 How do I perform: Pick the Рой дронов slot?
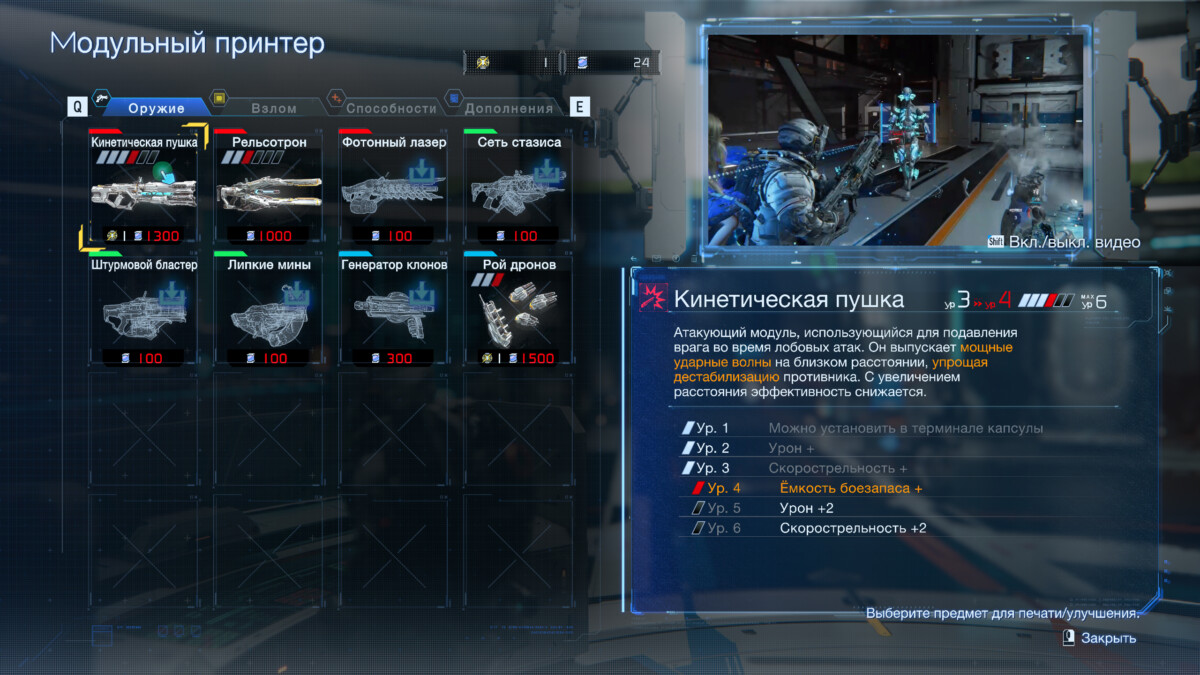[518, 311]
